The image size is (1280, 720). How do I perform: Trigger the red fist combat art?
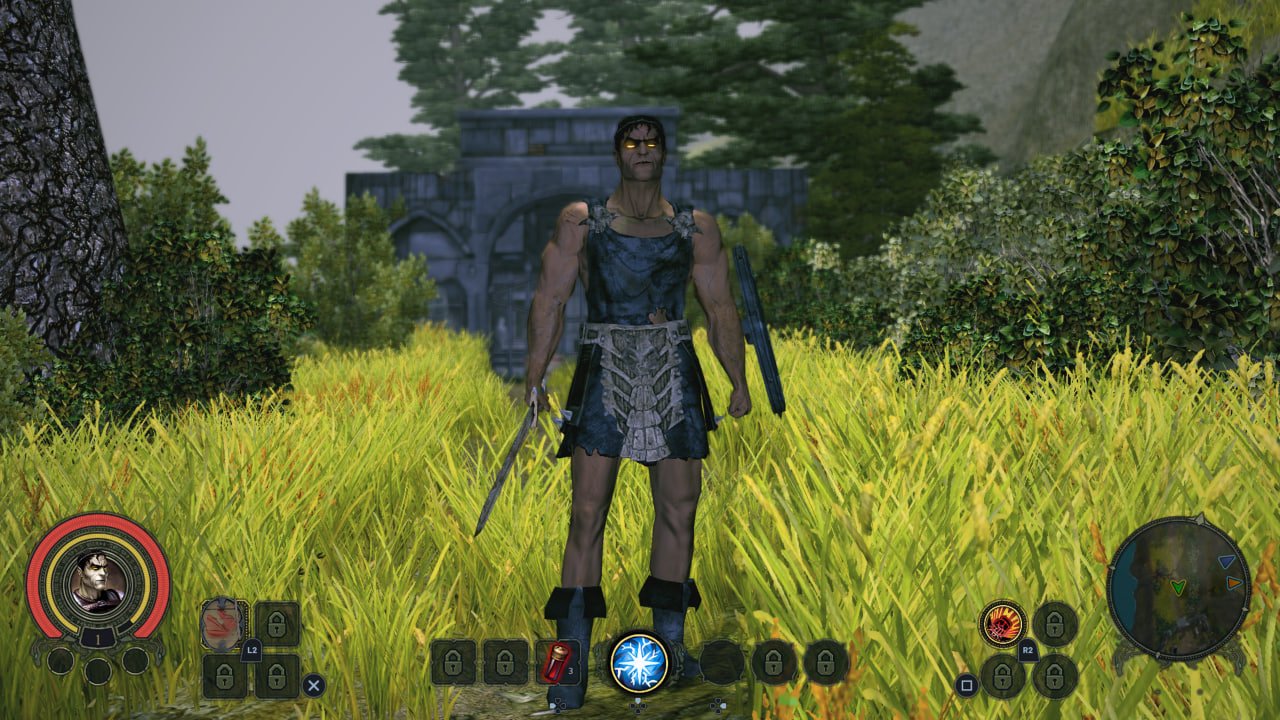tap(1002, 624)
